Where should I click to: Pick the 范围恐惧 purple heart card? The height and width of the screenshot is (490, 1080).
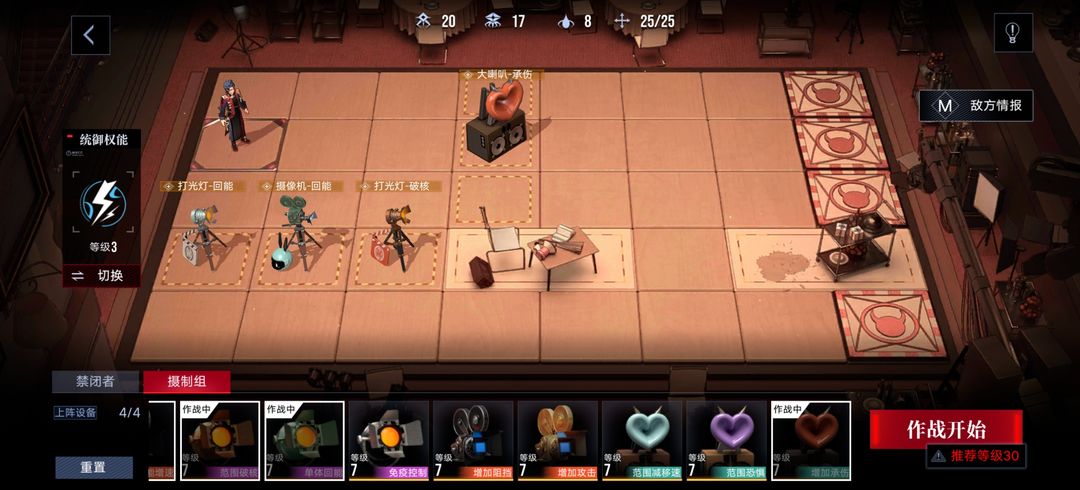pyautogui.click(x=726, y=441)
